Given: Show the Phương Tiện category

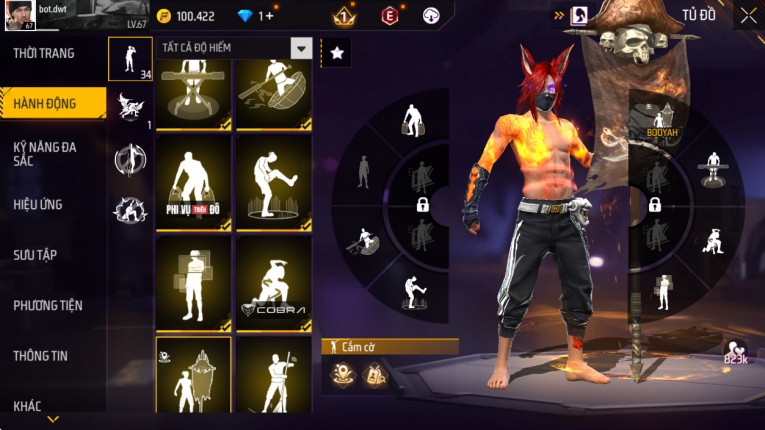Looking at the screenshot, I should [48, 305].
